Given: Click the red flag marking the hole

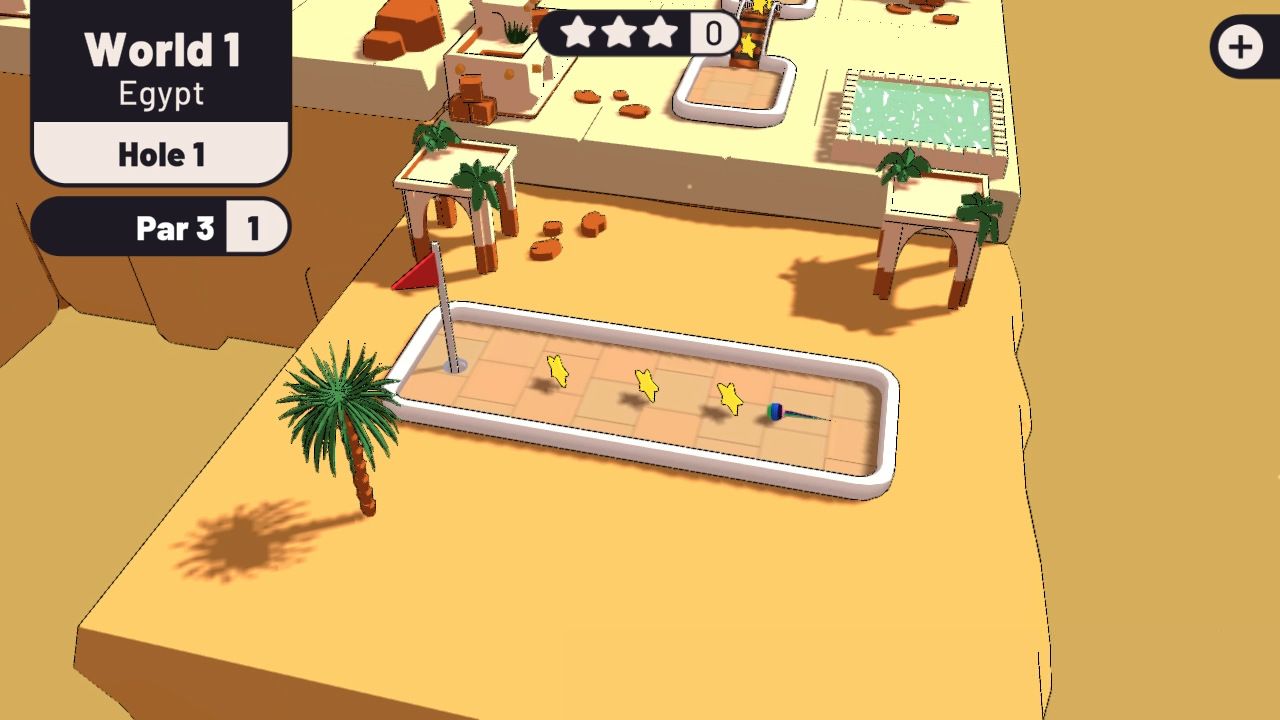Looking at the screenshot, I should click(415, 272).
